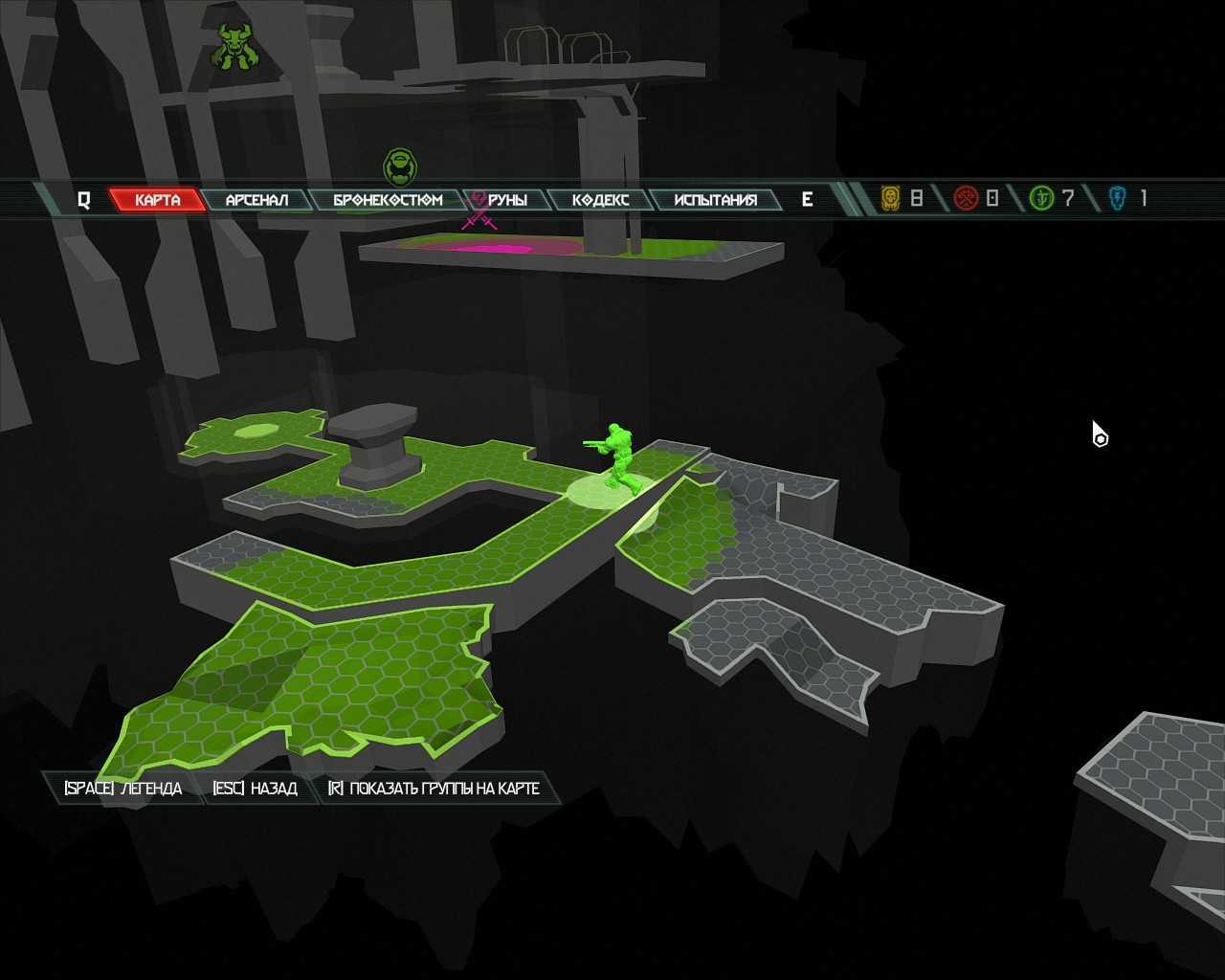This screenshot has height=980, width=1225.
Task: Switch to the Арсенал tab
Action: 256,199
